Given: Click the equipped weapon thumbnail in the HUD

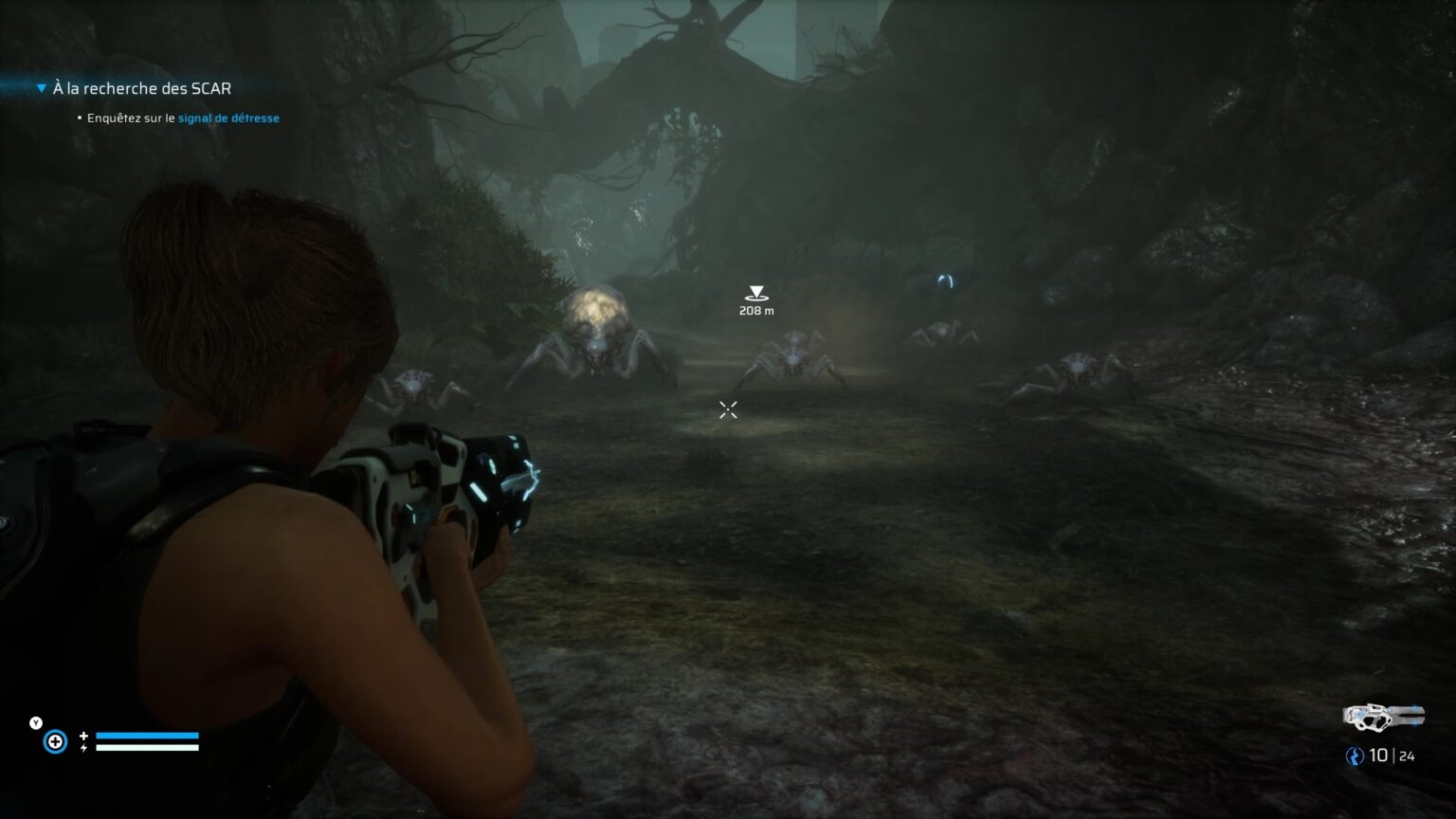Looking at the screenshot, I should 1383,719.
